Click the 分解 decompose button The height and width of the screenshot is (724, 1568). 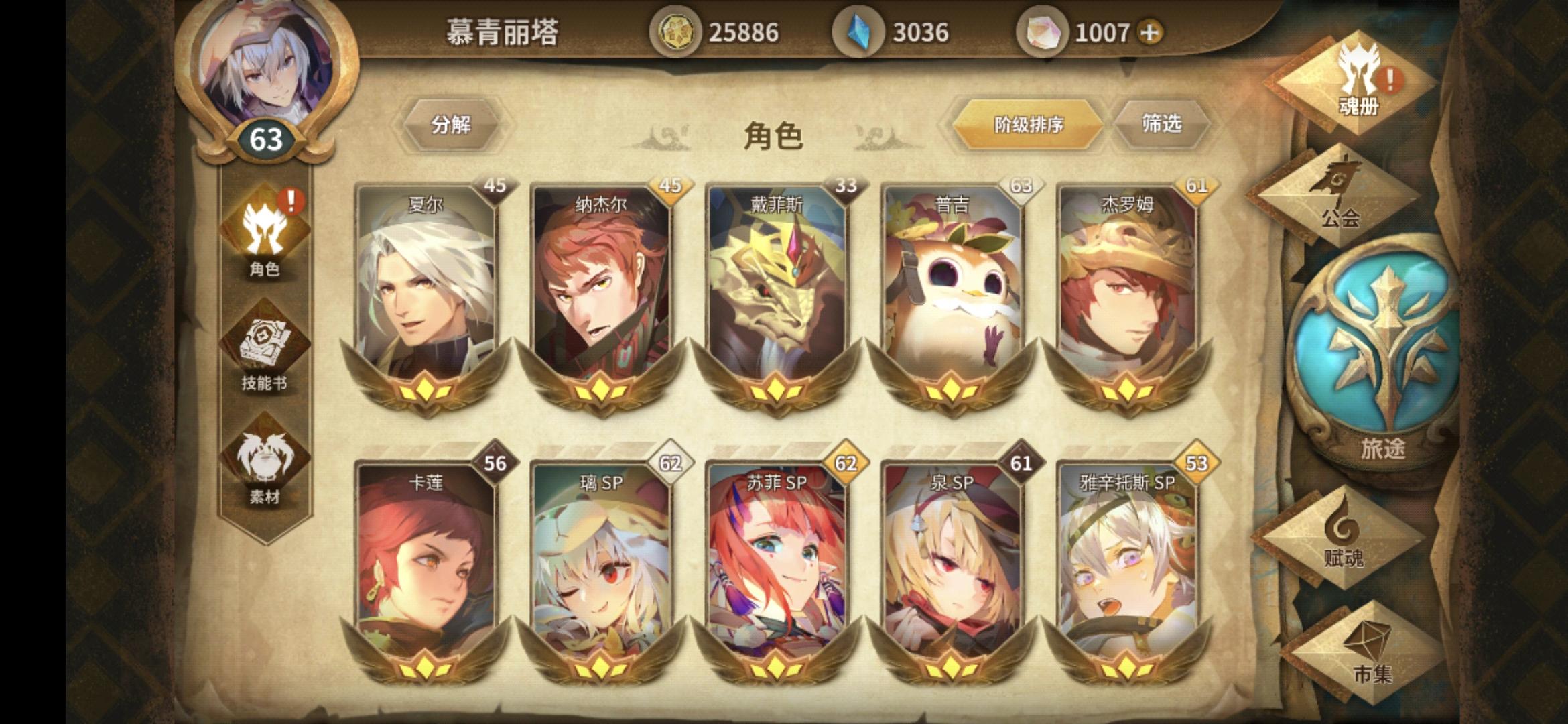[x=451, y=124]
